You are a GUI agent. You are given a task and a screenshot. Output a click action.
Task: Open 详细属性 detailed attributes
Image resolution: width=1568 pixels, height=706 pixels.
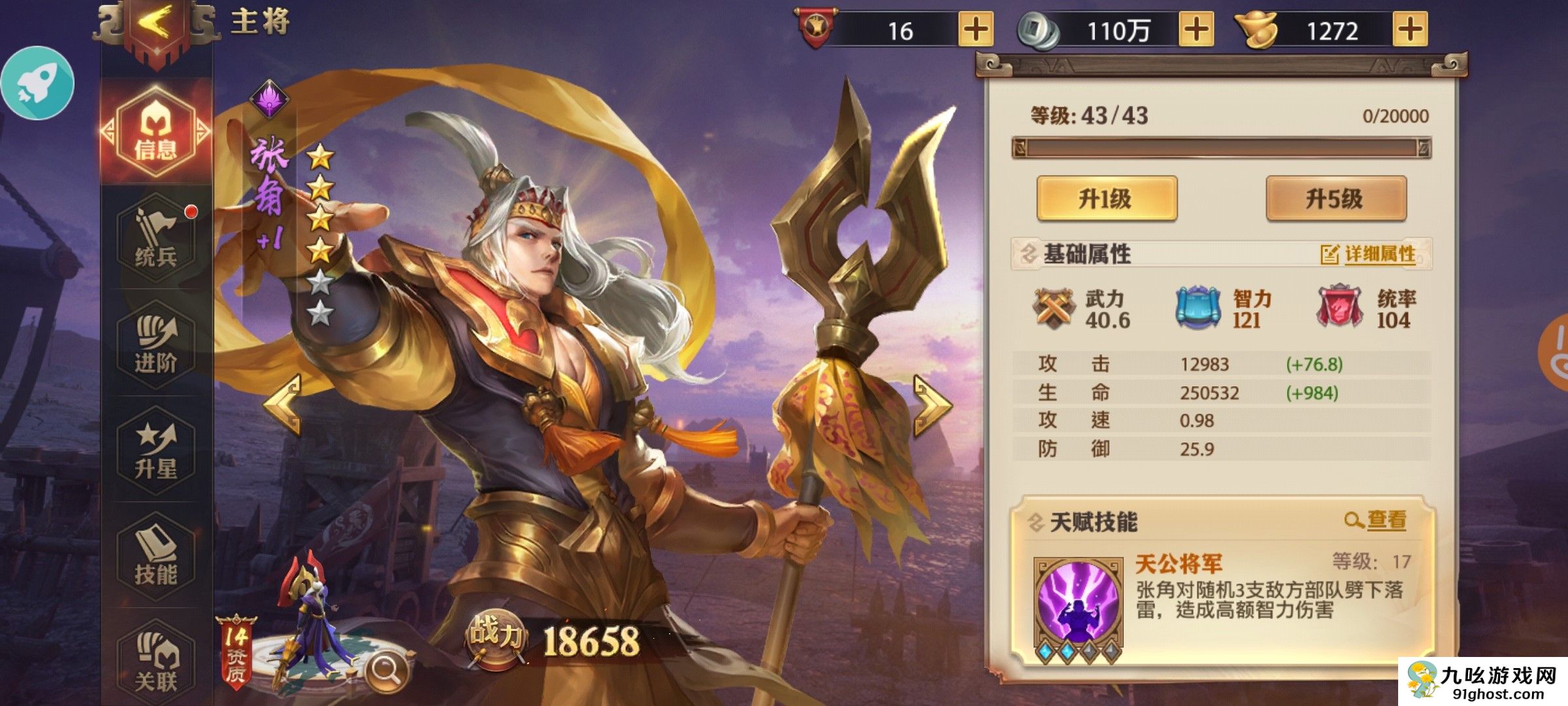pyautogui.click(x=1368, y=254)
